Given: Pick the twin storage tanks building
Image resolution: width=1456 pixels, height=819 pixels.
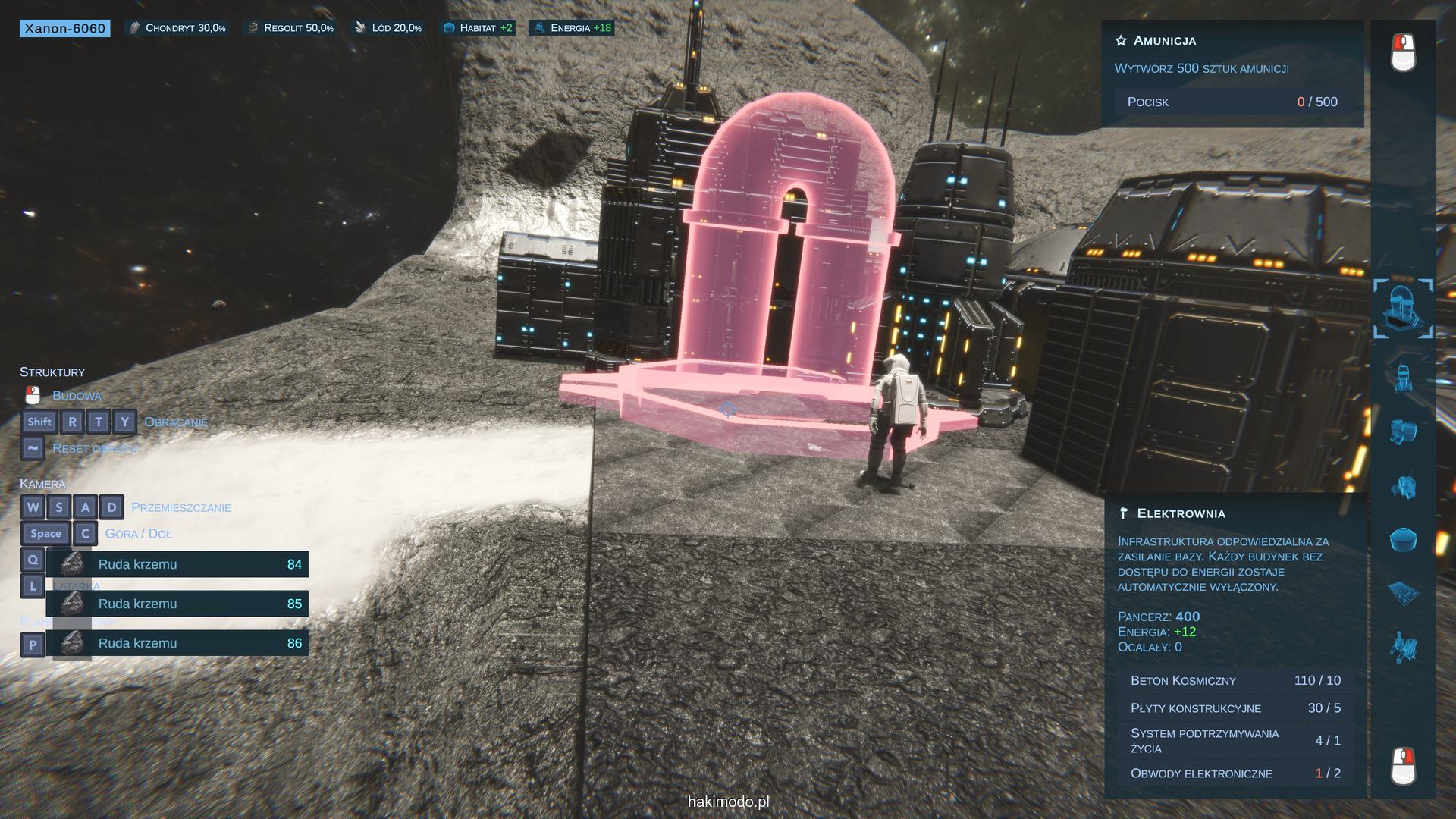Looking at the screenshot, I should click(x=1403, y=431).
